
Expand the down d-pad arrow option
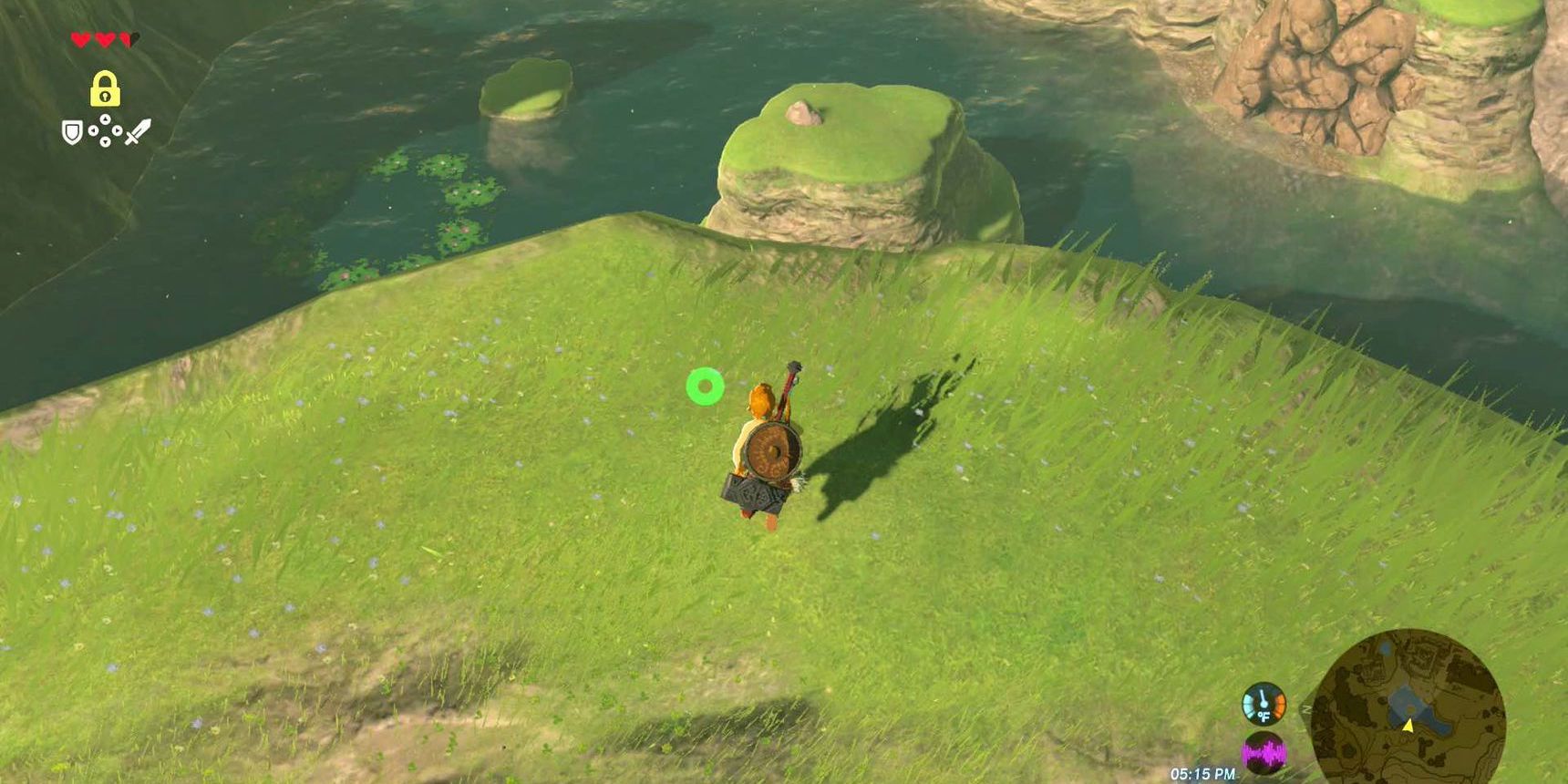pyautogui.click(x=105, y=142)
